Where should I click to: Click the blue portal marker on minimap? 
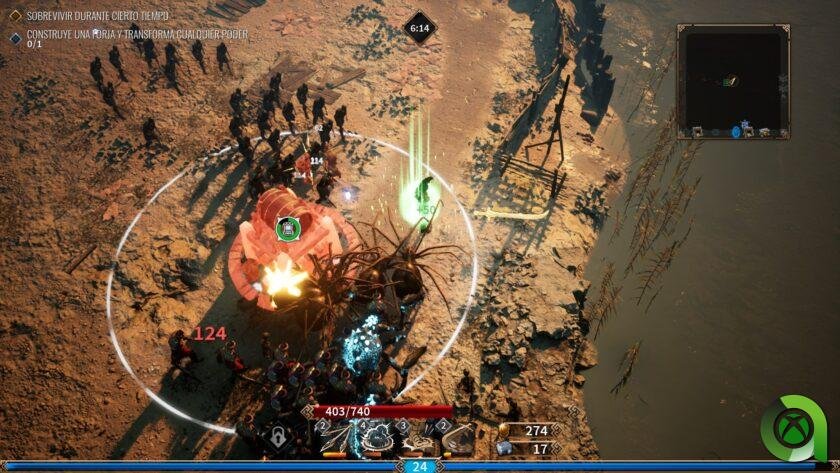click(737, 131)
